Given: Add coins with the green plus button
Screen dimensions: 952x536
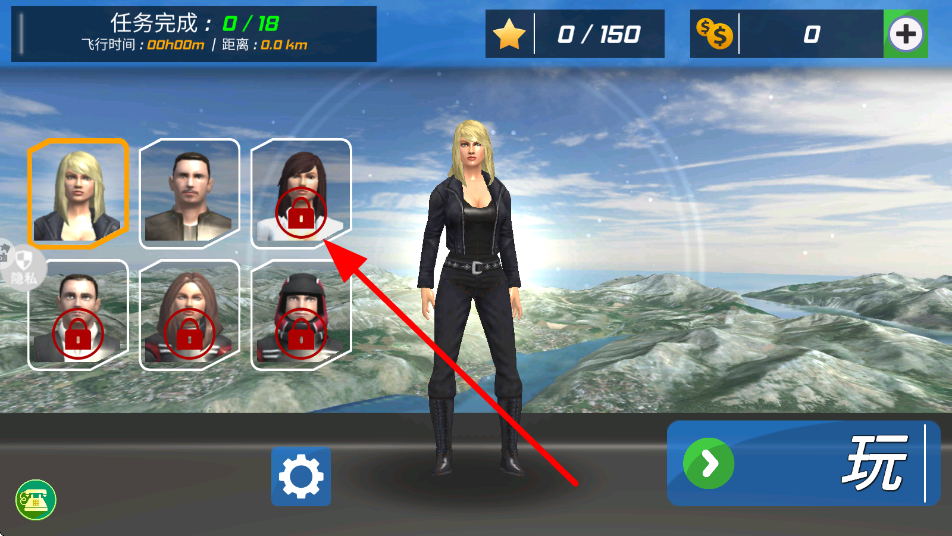Looking at the screenshot, I should click(906, 35).
